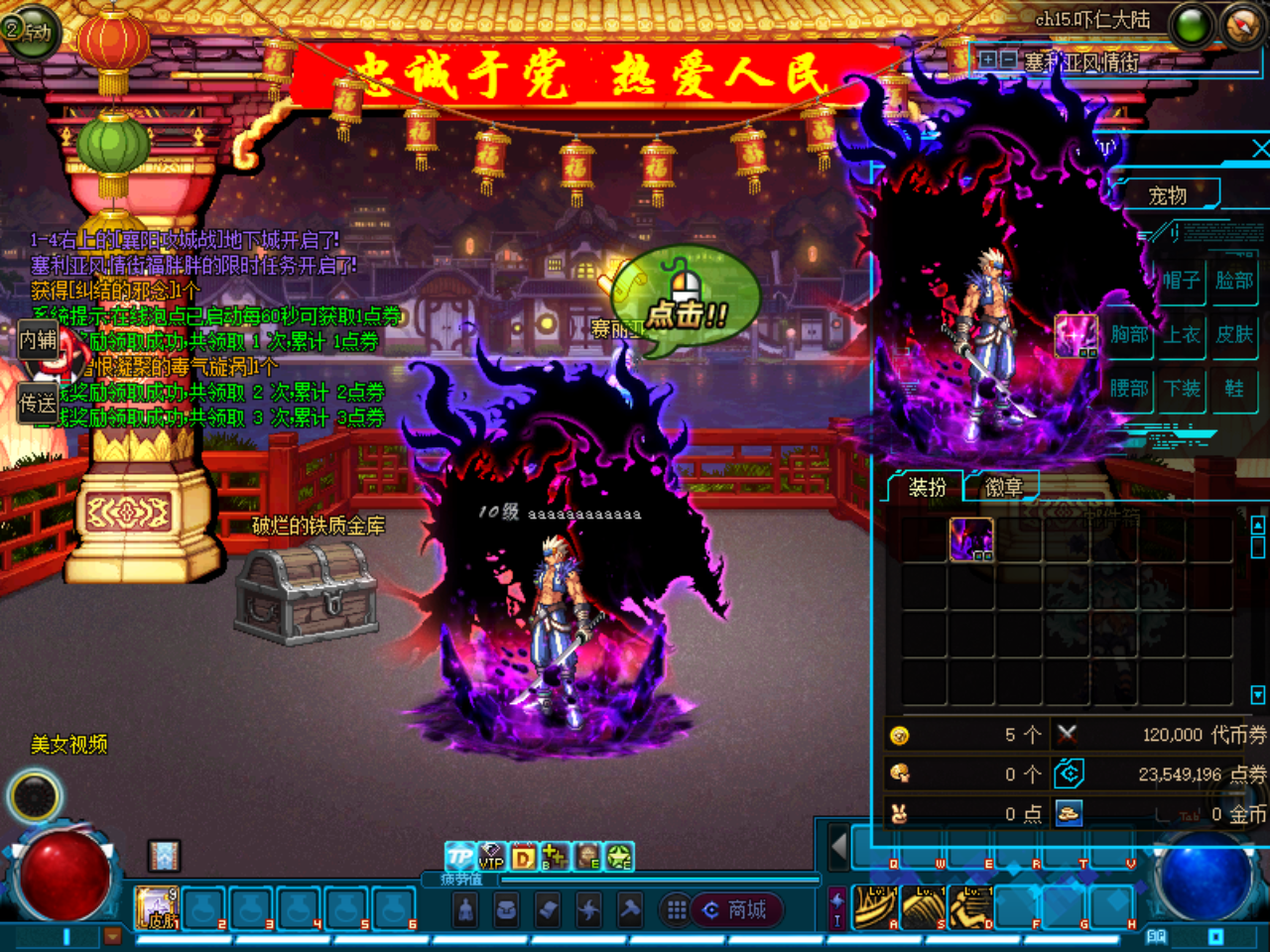Open the daily check-in calendar icon

523,855
